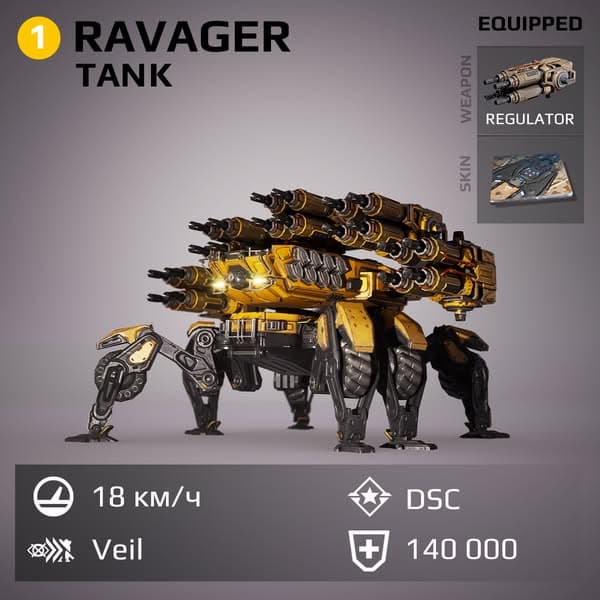Select the equipped Regulator weapon slot

pos(530,89)
